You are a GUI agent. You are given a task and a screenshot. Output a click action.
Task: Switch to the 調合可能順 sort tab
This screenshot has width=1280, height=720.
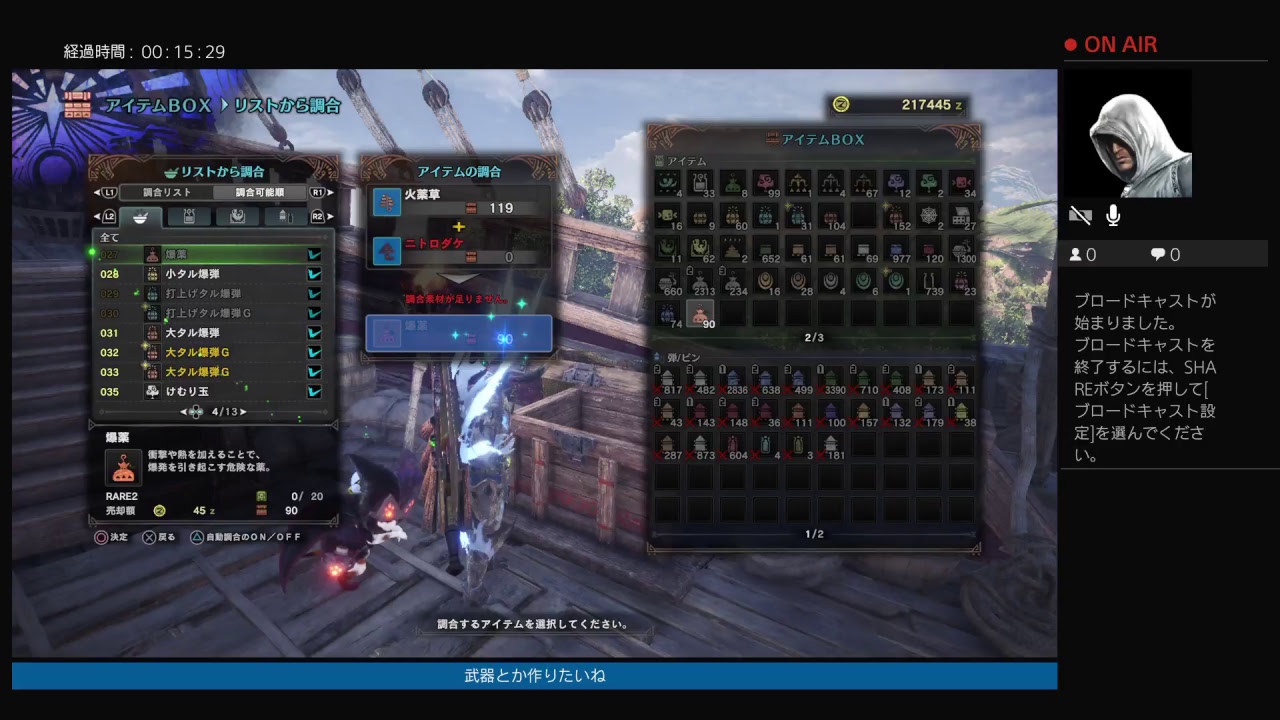coord(260,192)
